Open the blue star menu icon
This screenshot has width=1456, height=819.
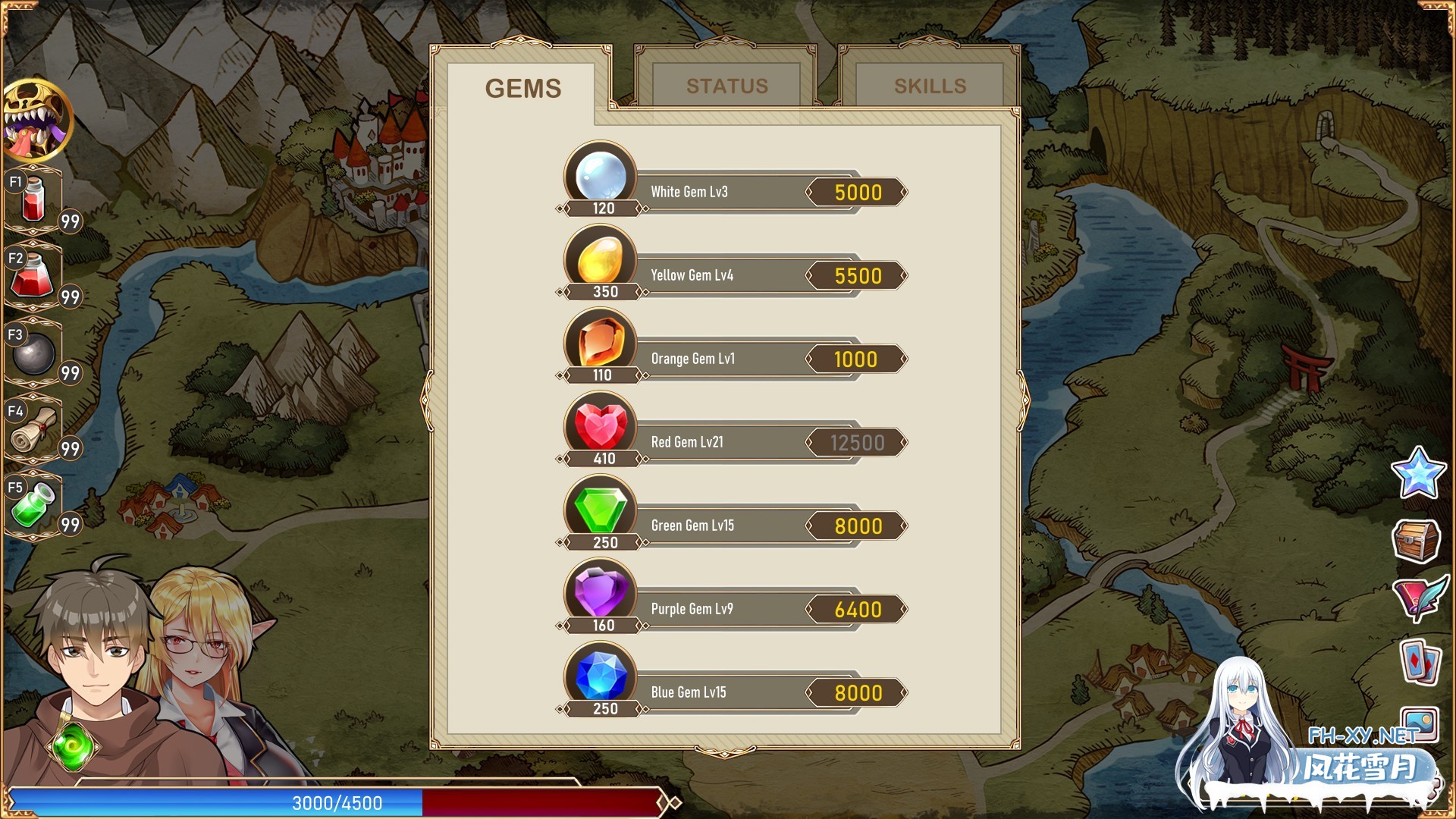[x=1417, y=472]
